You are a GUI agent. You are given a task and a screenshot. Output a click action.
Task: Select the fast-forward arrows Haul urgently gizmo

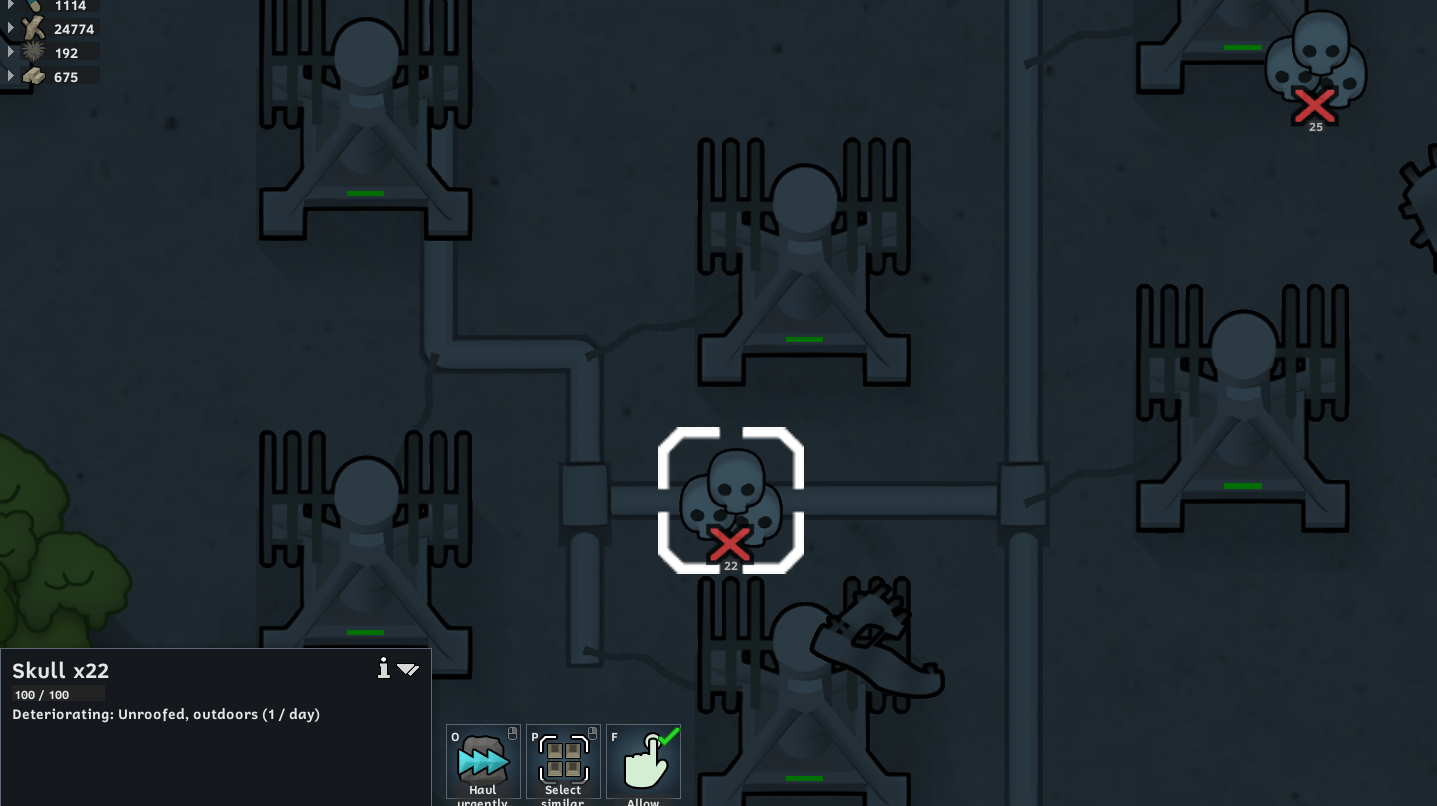(x=482, y=760)
